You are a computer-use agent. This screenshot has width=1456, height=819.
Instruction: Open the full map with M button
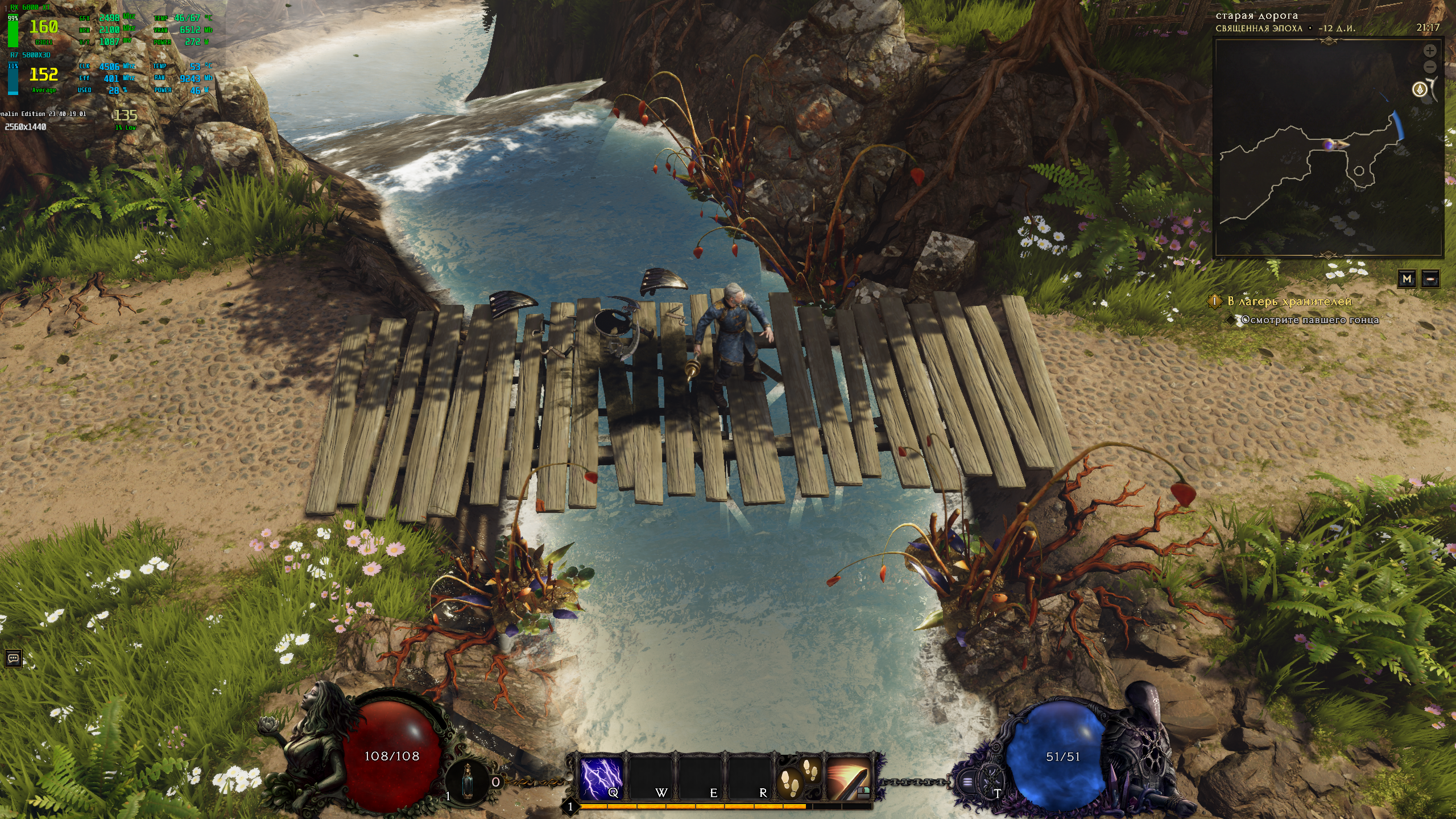[1407, 279]
